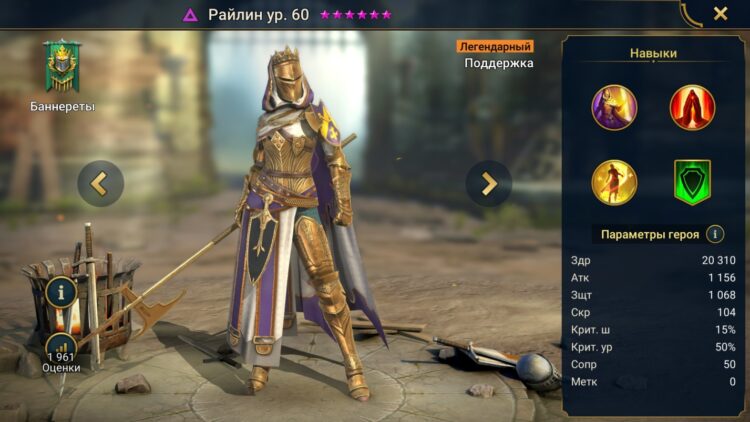Select the purple knight skill icon
750x422 pixels.
point(614,107)
